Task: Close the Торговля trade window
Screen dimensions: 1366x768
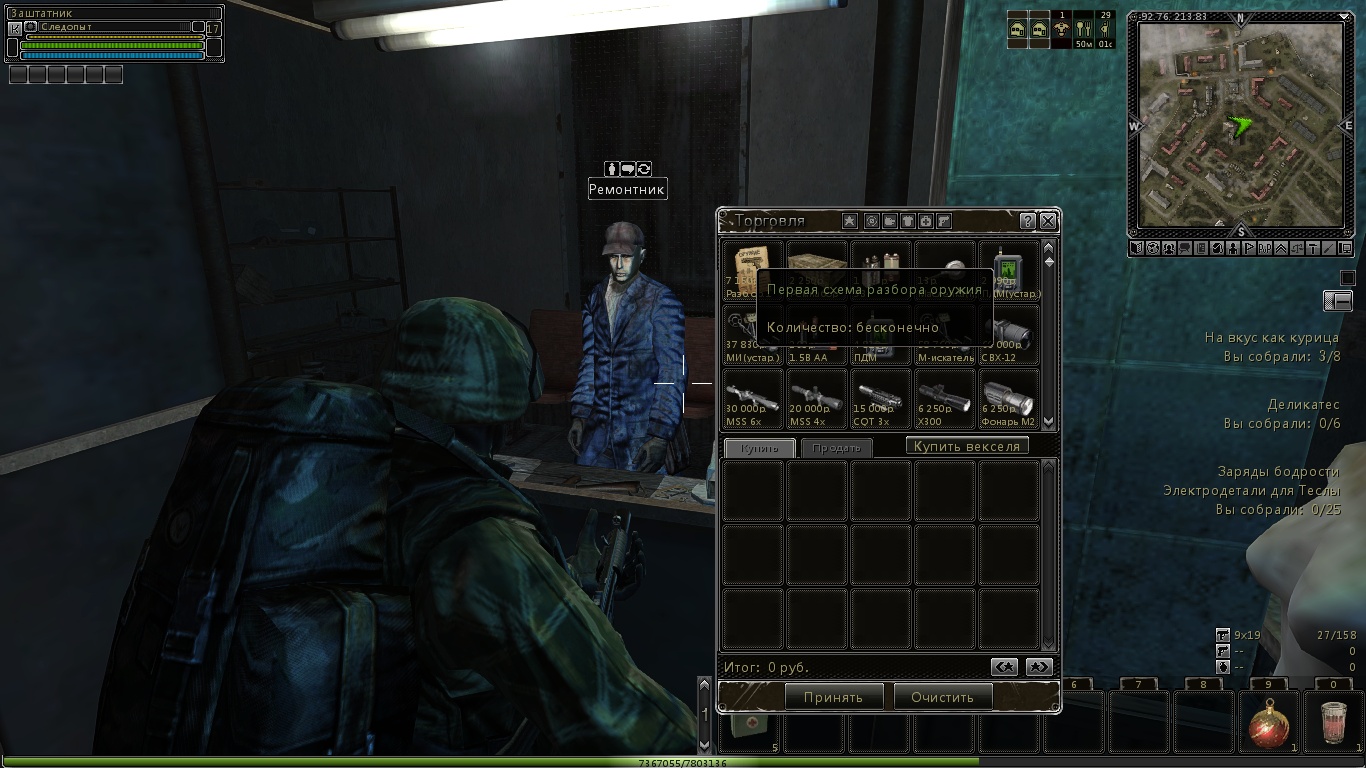Action: pyautogui.click(x=1047, y=221)
